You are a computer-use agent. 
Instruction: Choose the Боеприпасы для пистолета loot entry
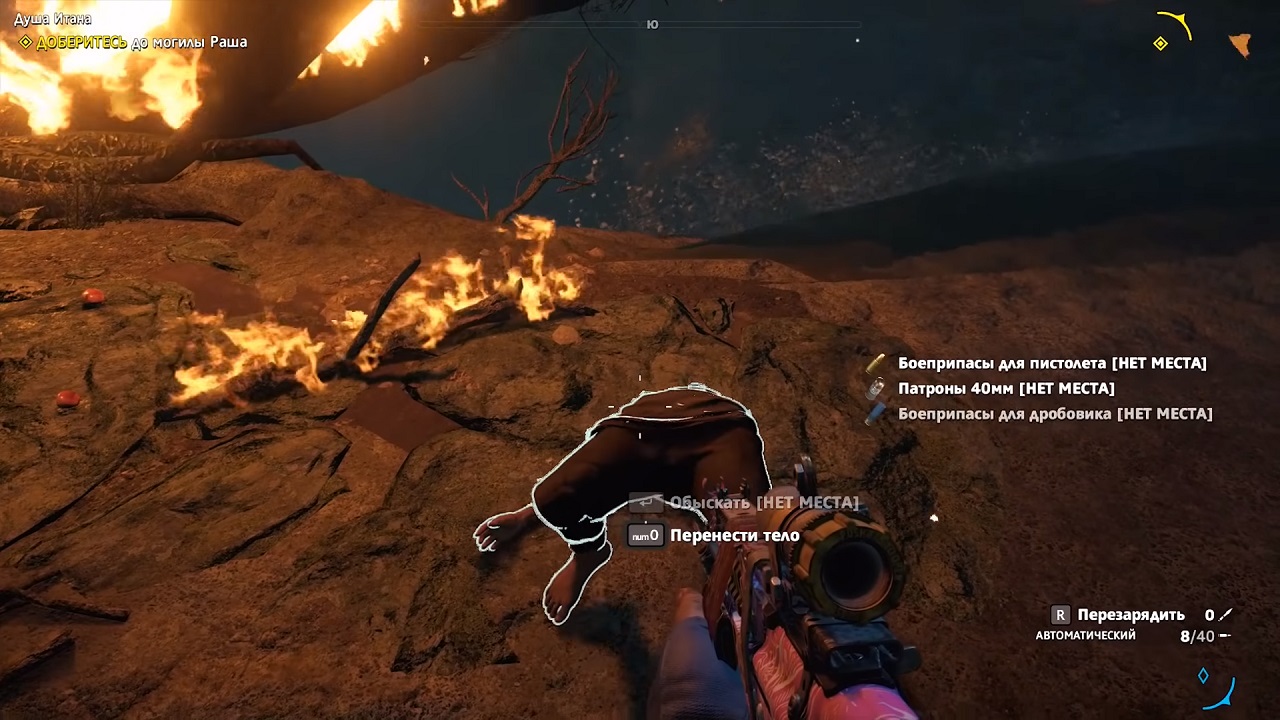(x=1051, y=363)
